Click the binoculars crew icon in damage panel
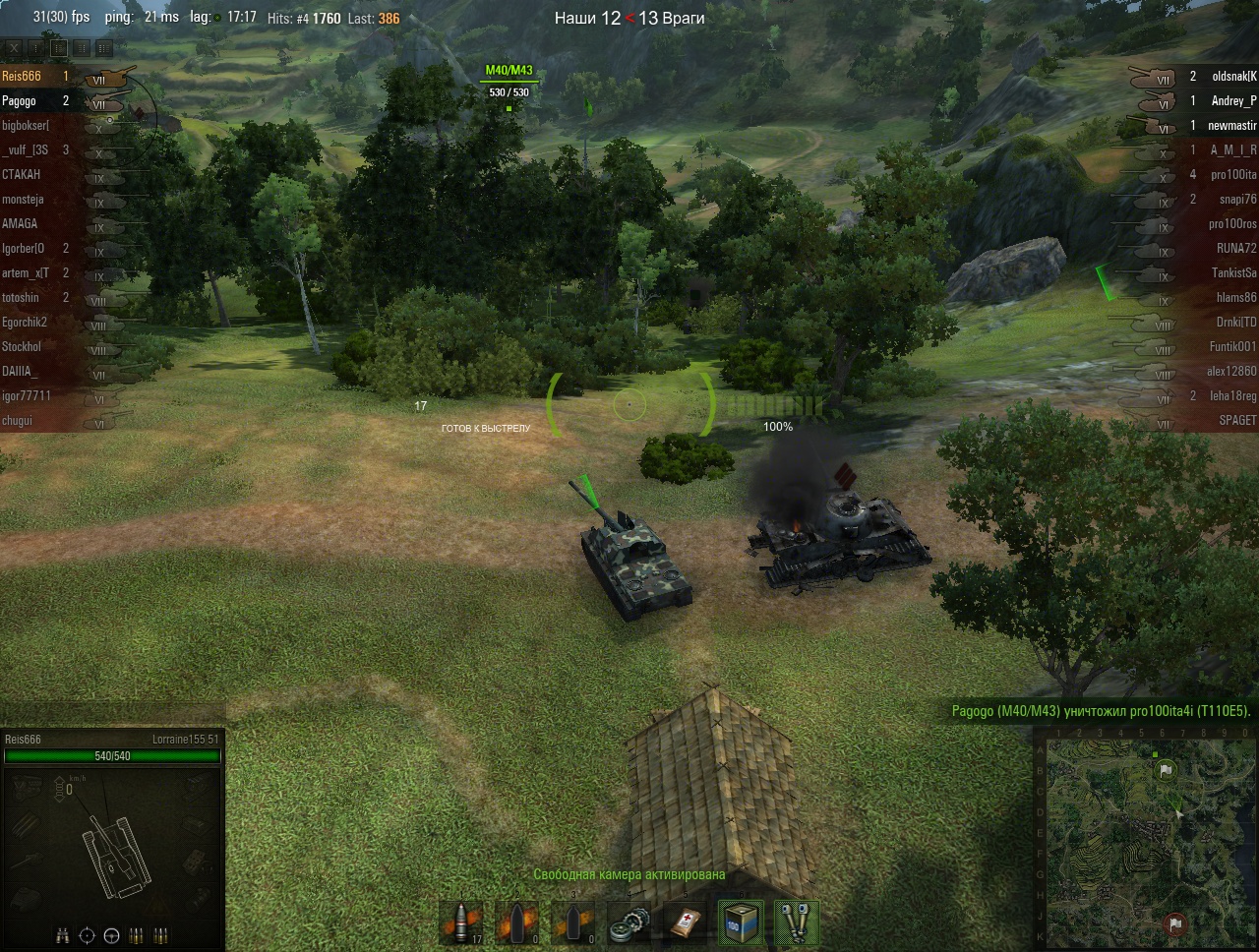 tap(63, 934)
